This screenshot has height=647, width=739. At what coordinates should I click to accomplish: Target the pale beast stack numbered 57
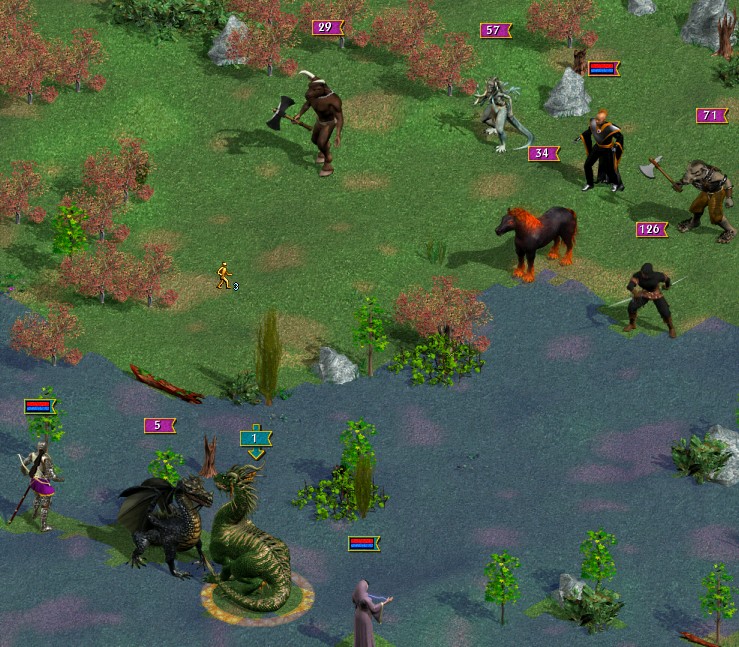[498, 114]
